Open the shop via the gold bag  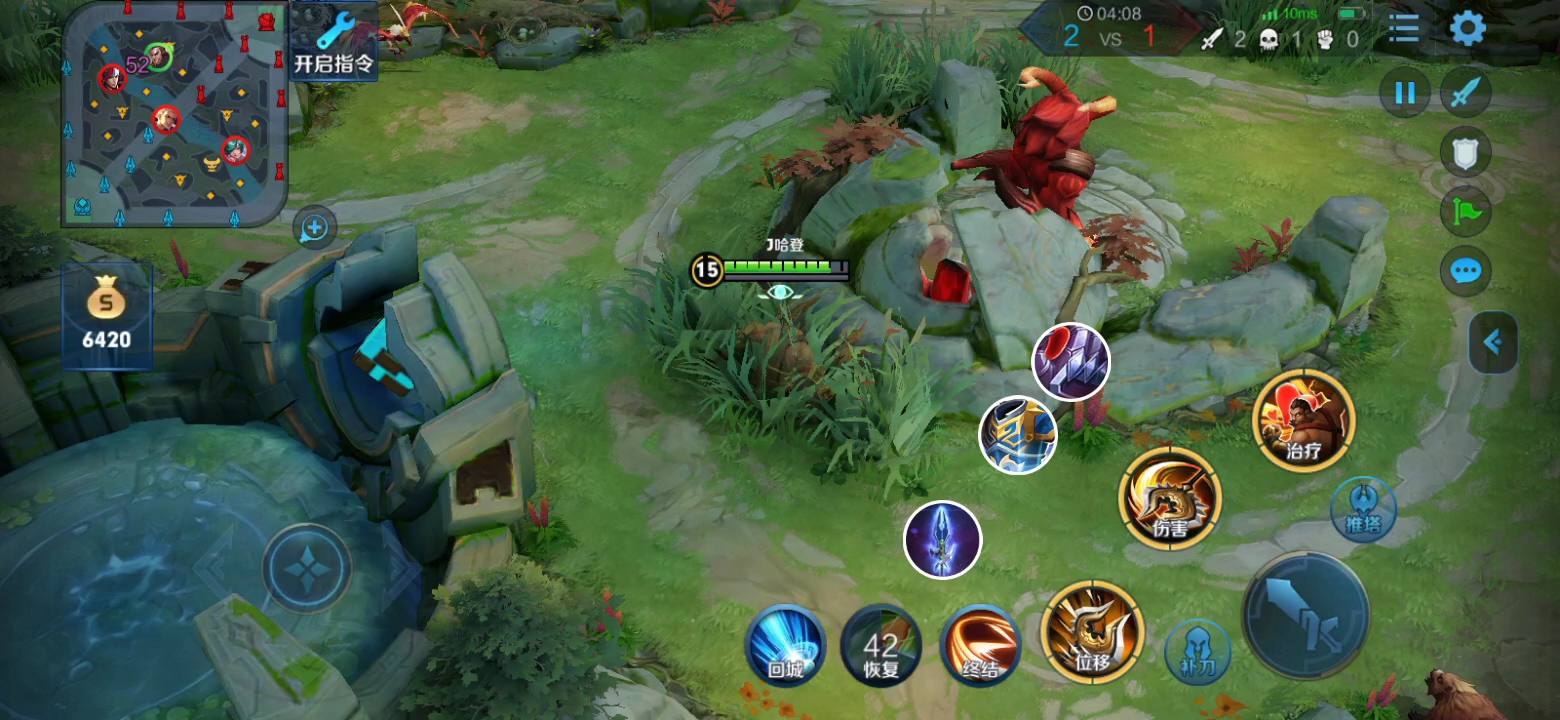tap(106, 315)
